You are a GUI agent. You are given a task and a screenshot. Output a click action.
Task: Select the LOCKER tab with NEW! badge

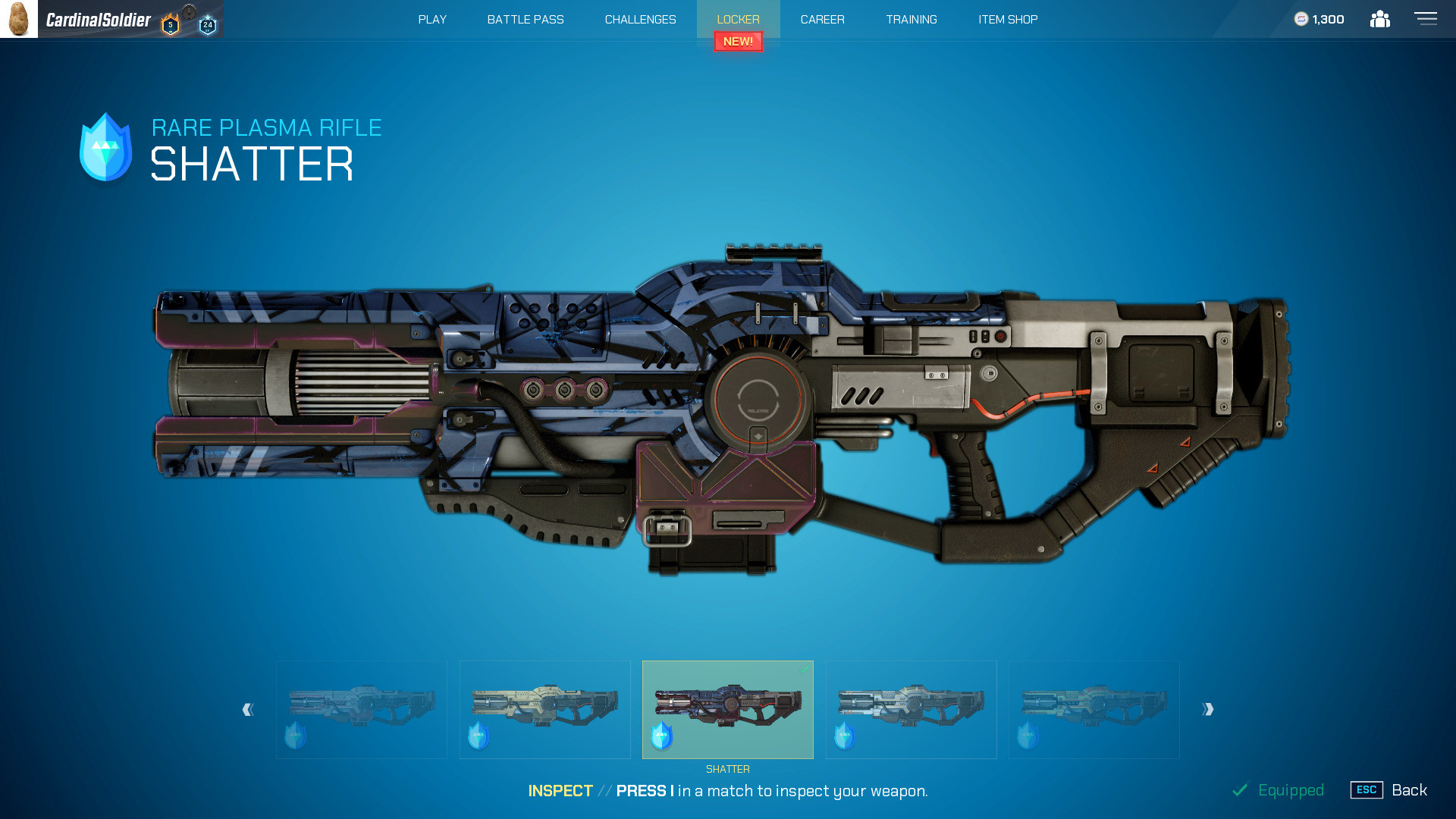[x=737, y=19]
